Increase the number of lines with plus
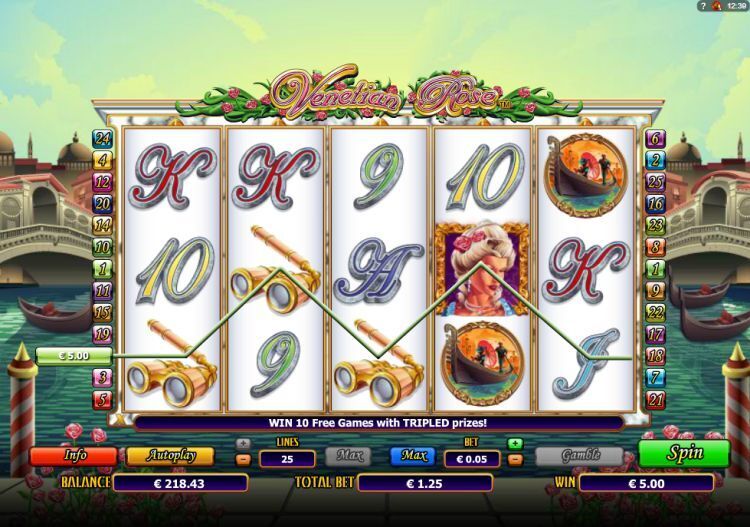 pos(242,443)
